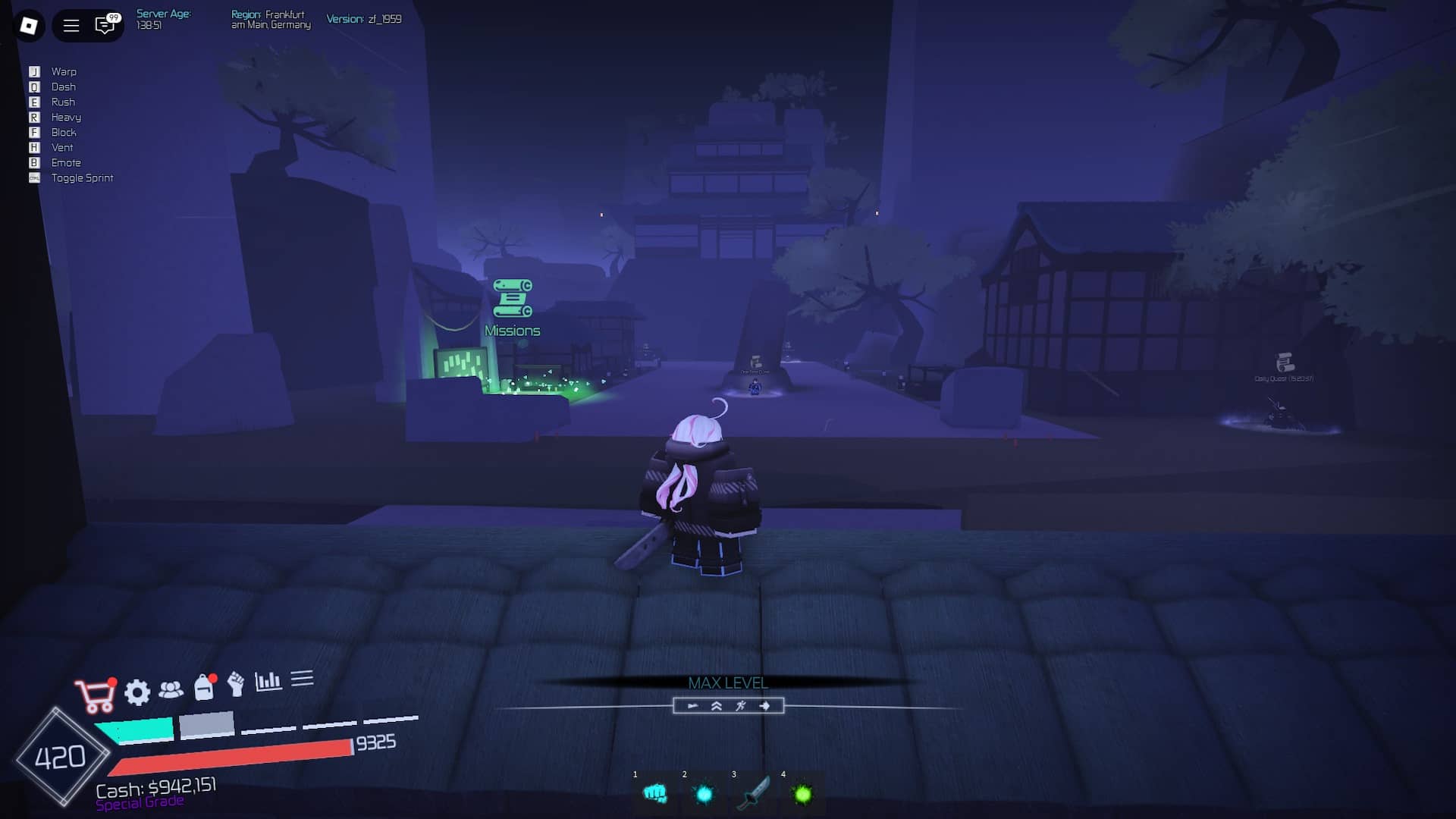Screen dimensions: 1456x819
Task: Toggle the Block keybind entry
Action: coord(64,132)
